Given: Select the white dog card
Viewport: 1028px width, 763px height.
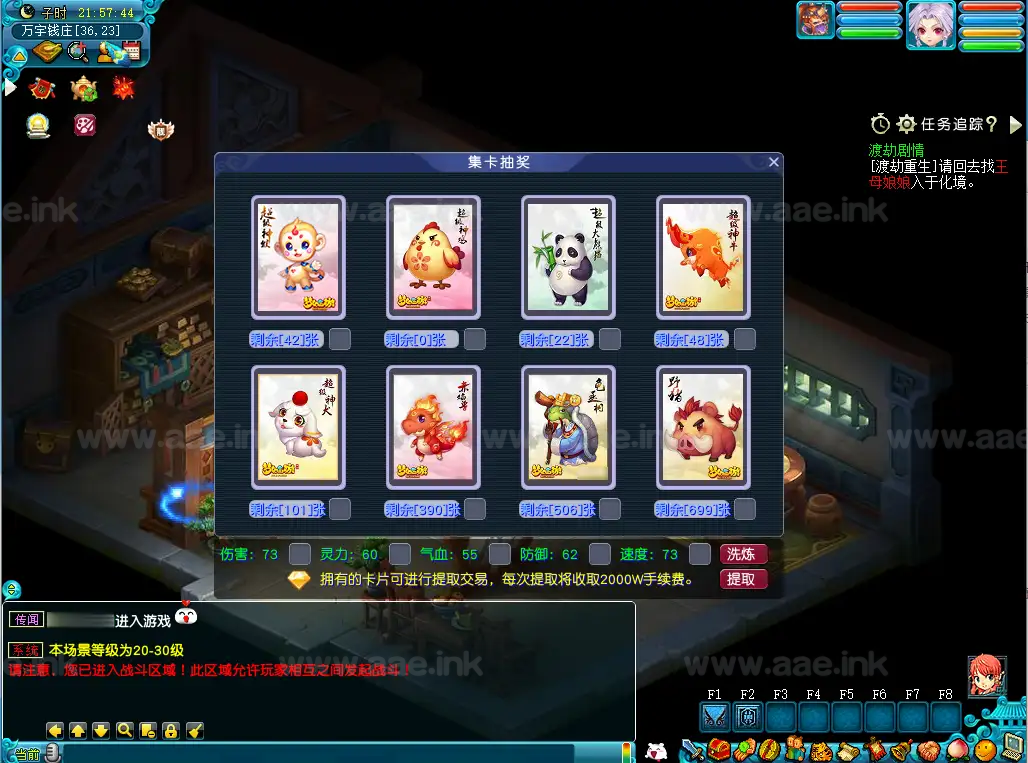Looking at the screenshot, I should click(298, 428).
